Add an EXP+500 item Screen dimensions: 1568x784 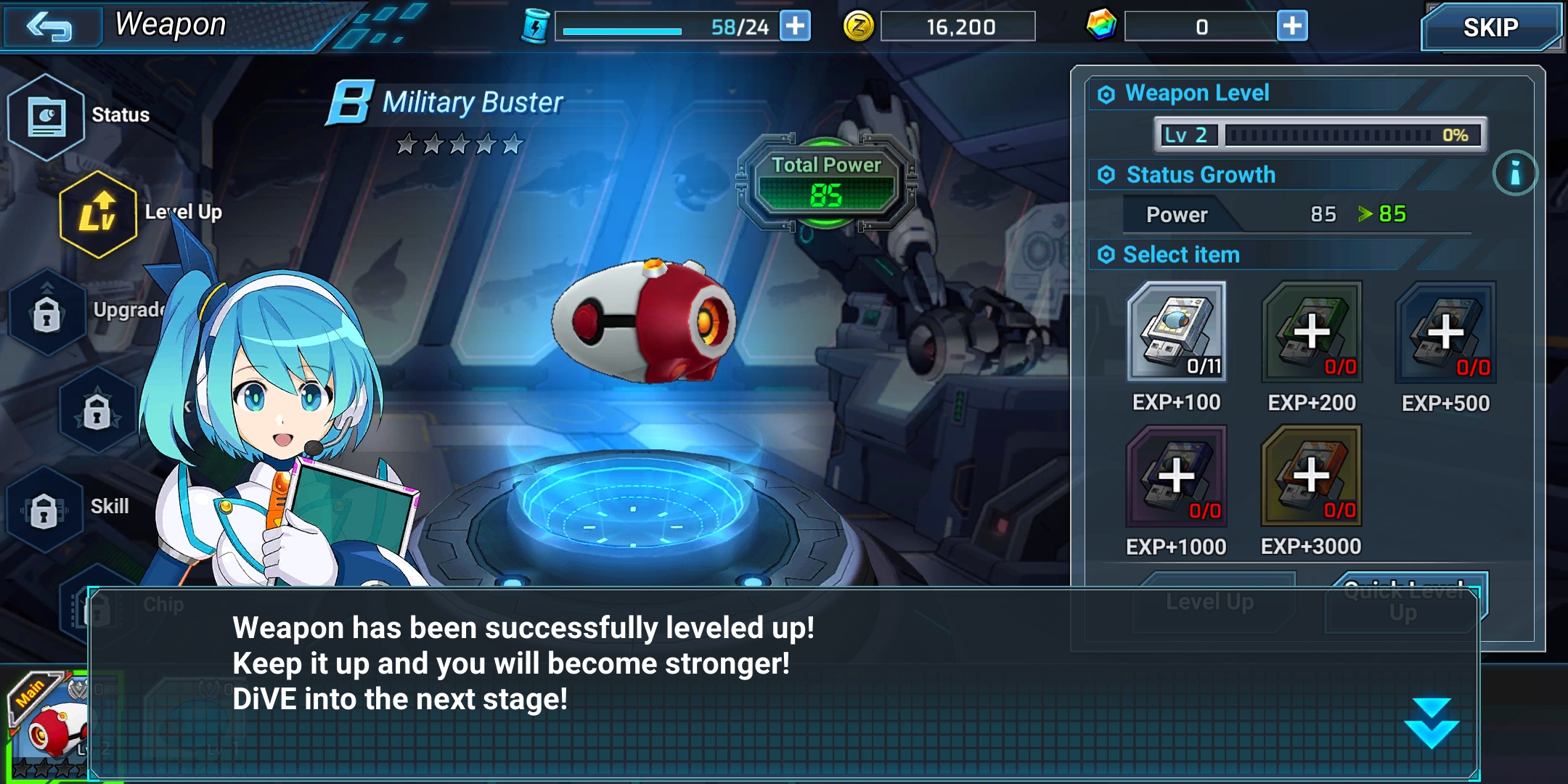pos(1445,332)
